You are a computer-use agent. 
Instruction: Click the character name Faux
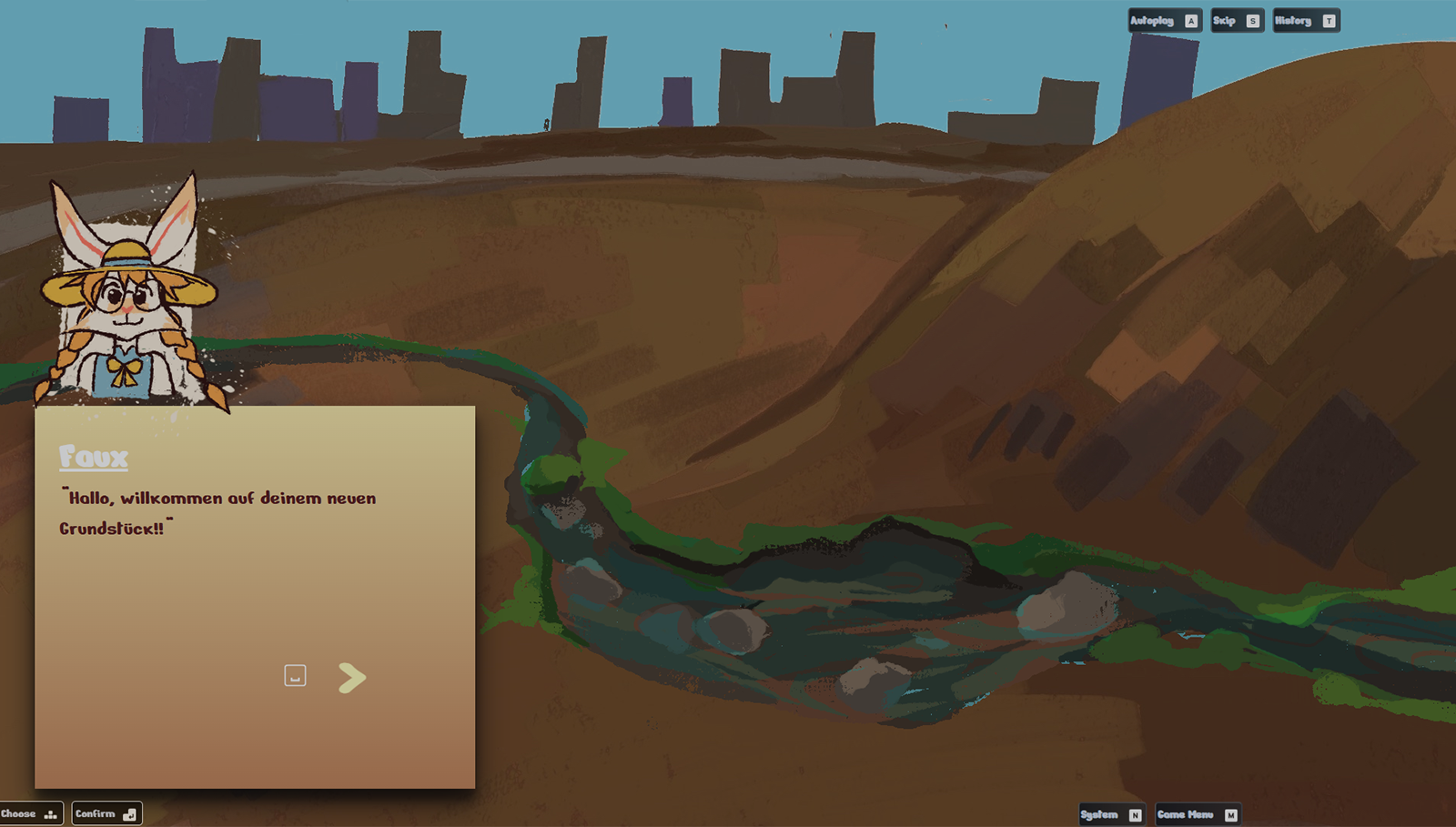click(x=95, y=458)
